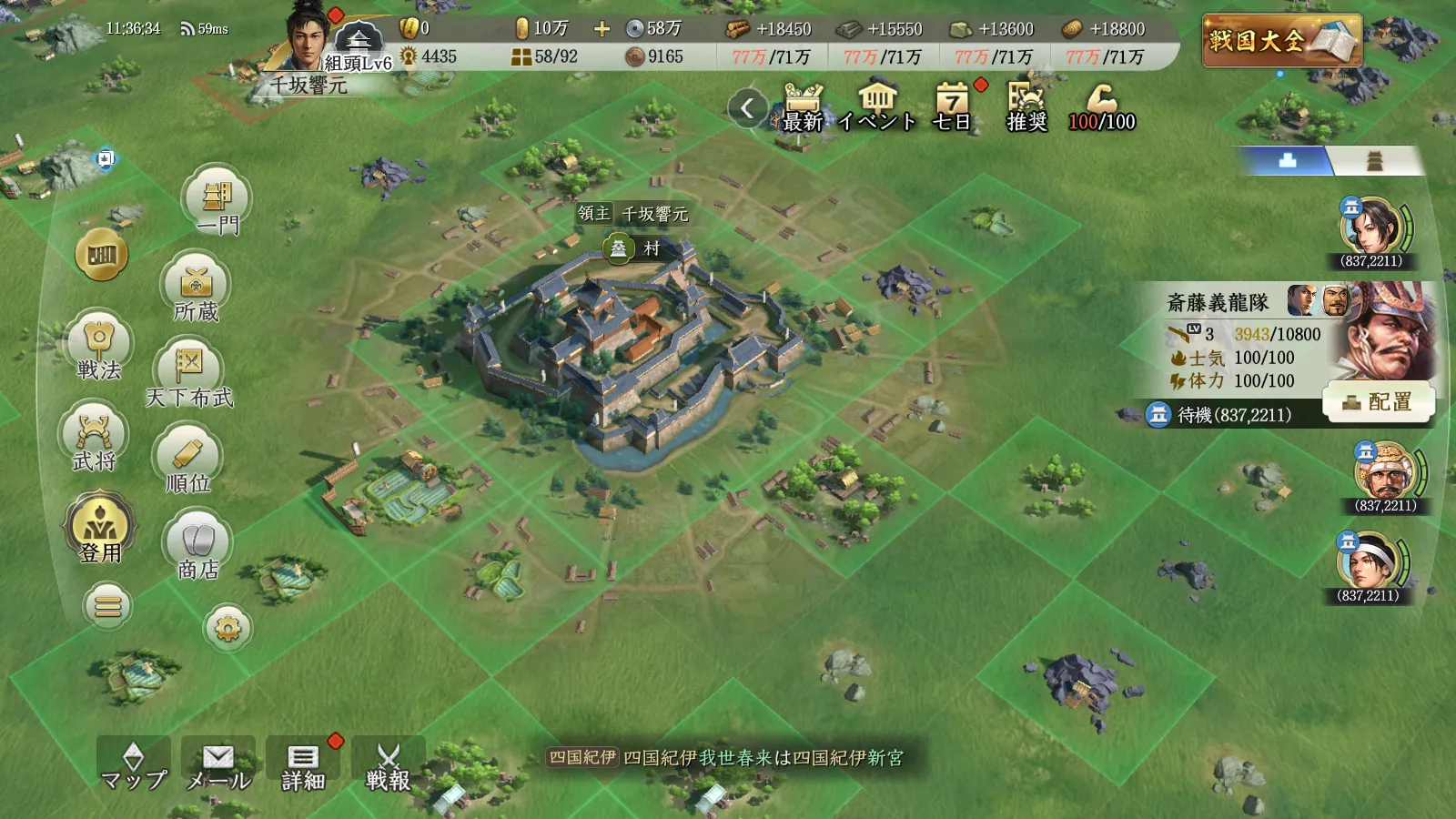View the 戦報 battle reports
The width and height of the screenshot is (1456, 819).
(x=389, y=766)
